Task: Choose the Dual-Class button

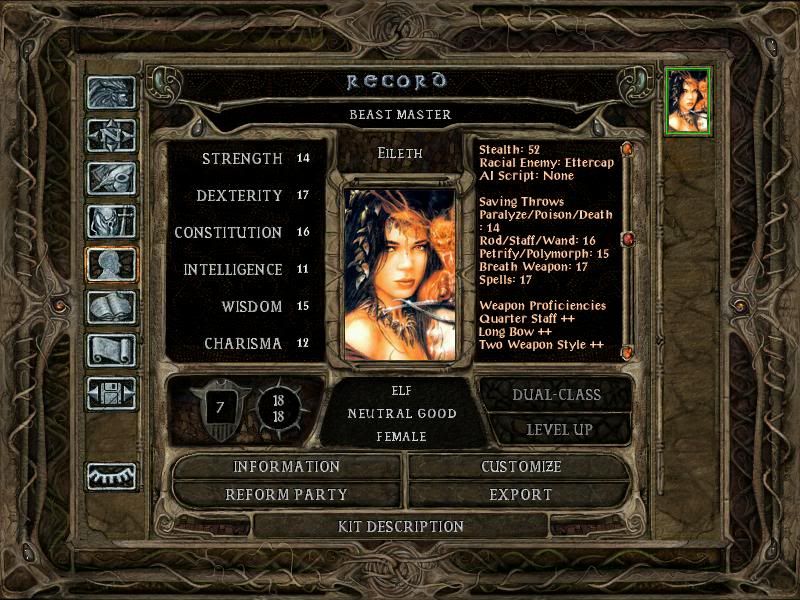Action: coord(556,395)
